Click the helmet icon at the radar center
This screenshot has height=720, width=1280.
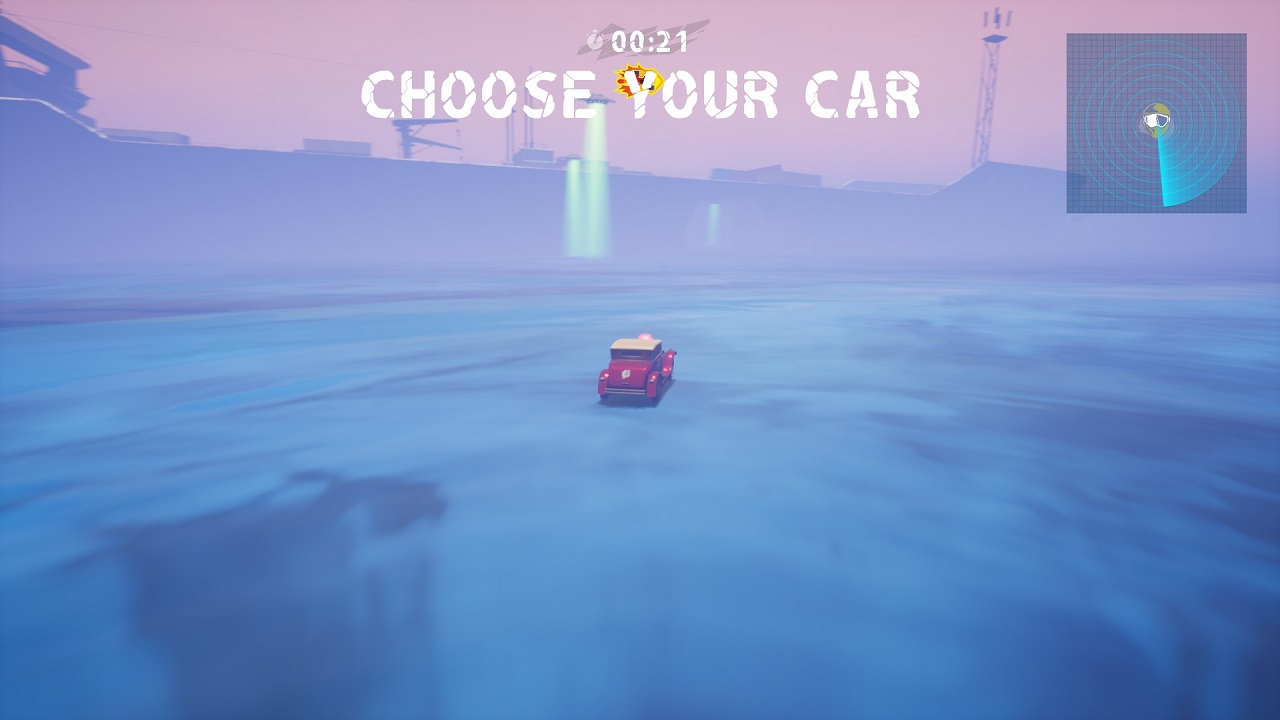[1155, 120]
